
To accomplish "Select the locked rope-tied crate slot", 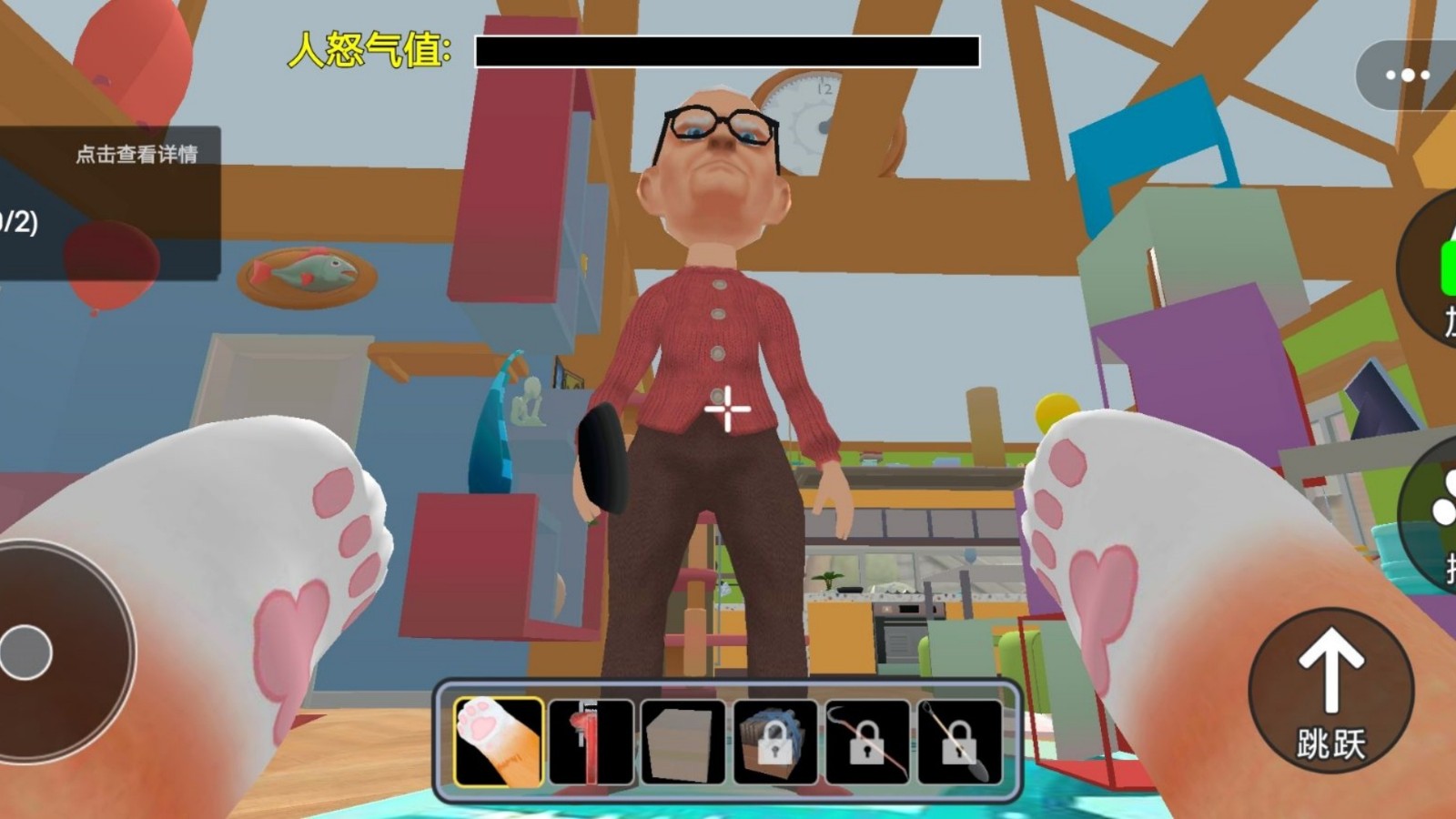I will point(774,742).
